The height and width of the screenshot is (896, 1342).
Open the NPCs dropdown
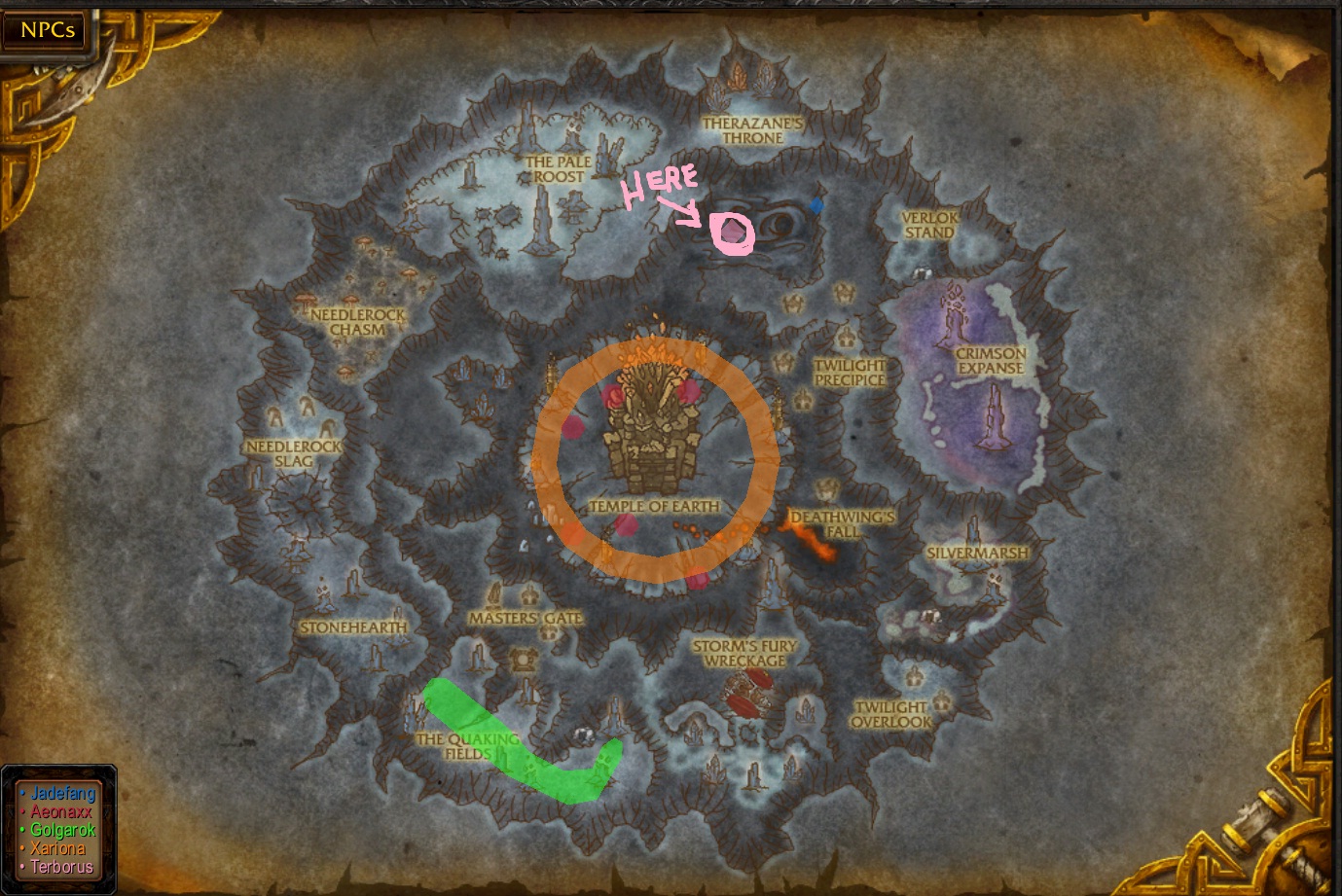point(45,30)
